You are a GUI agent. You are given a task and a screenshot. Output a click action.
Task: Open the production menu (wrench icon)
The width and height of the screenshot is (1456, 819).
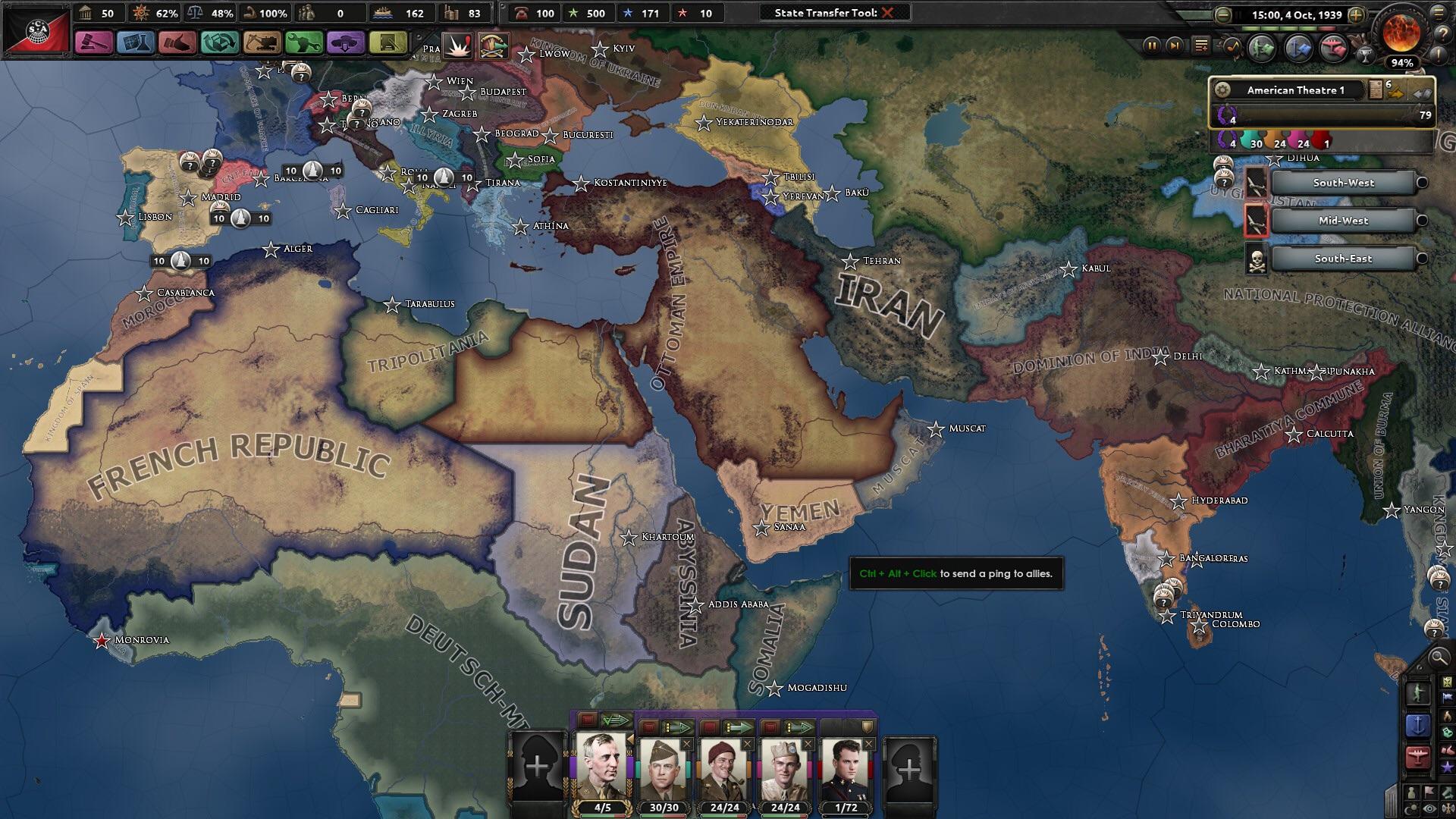click(303, 43)
